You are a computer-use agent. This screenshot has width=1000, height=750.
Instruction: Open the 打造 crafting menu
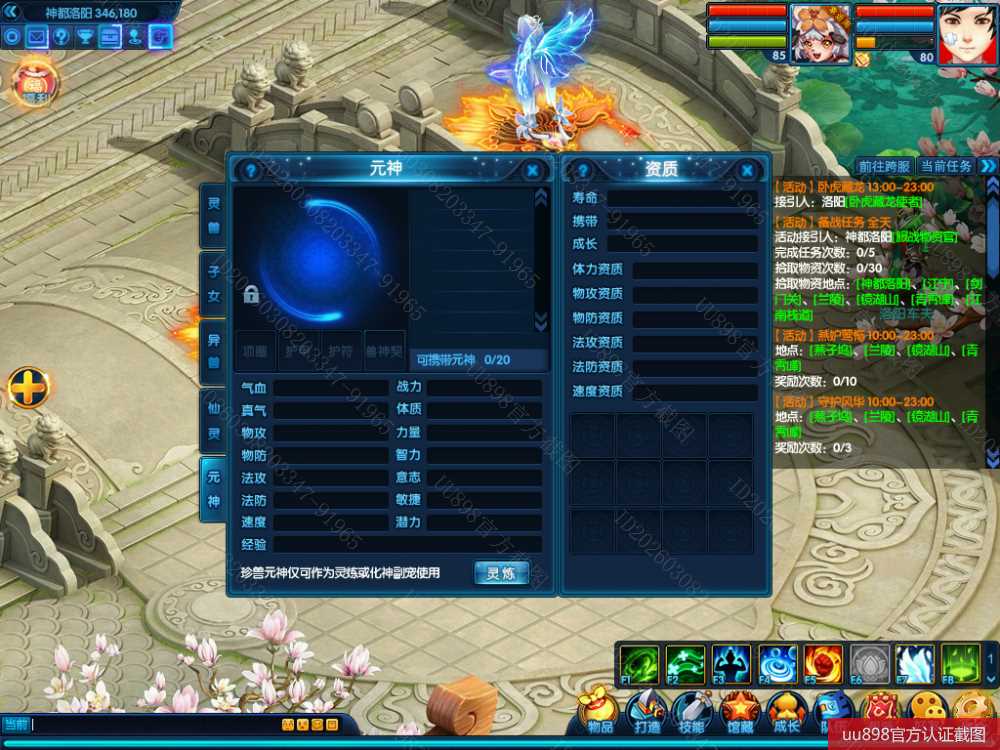tap(647, 712)
